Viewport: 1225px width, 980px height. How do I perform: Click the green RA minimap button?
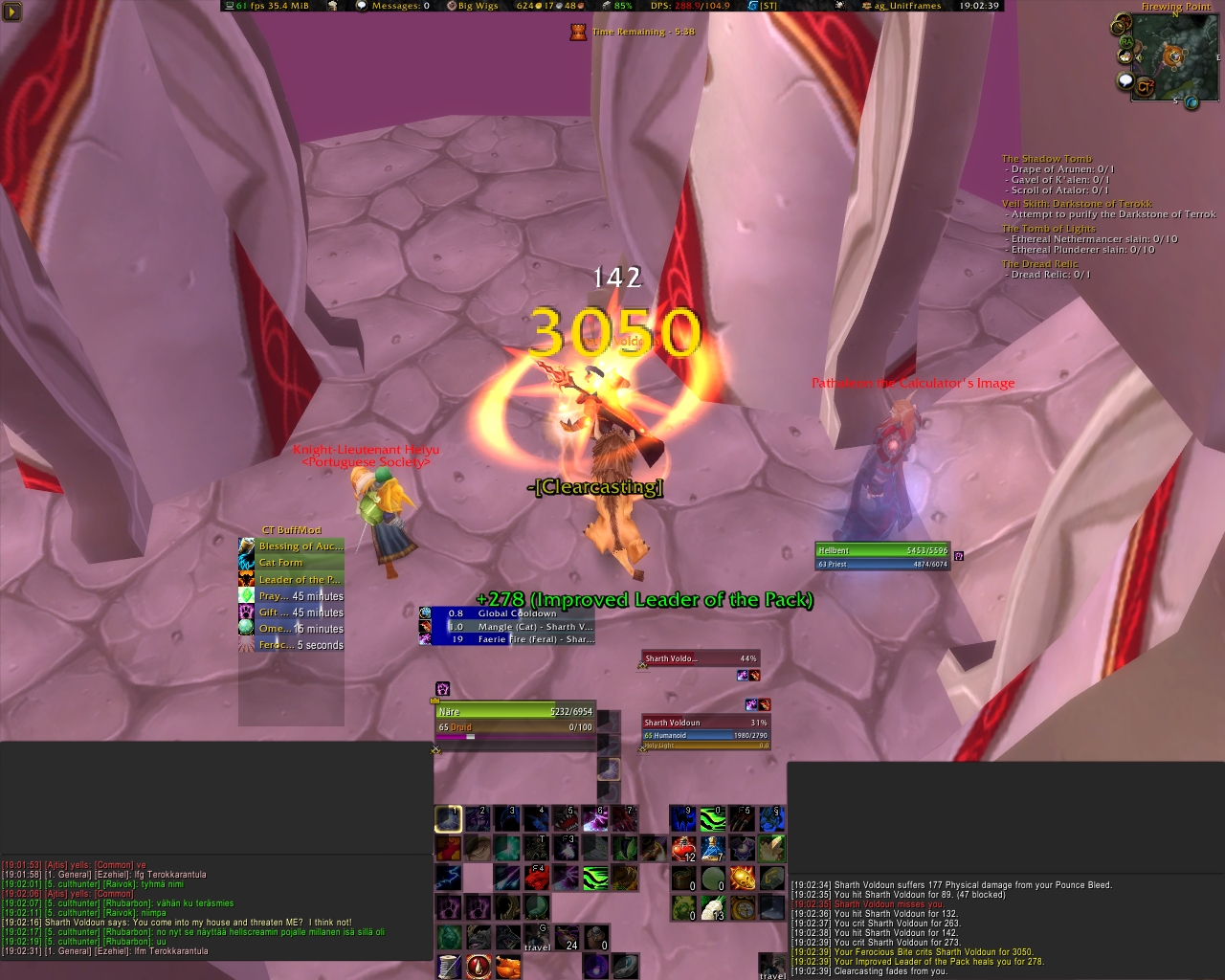tap(1126, 42)
